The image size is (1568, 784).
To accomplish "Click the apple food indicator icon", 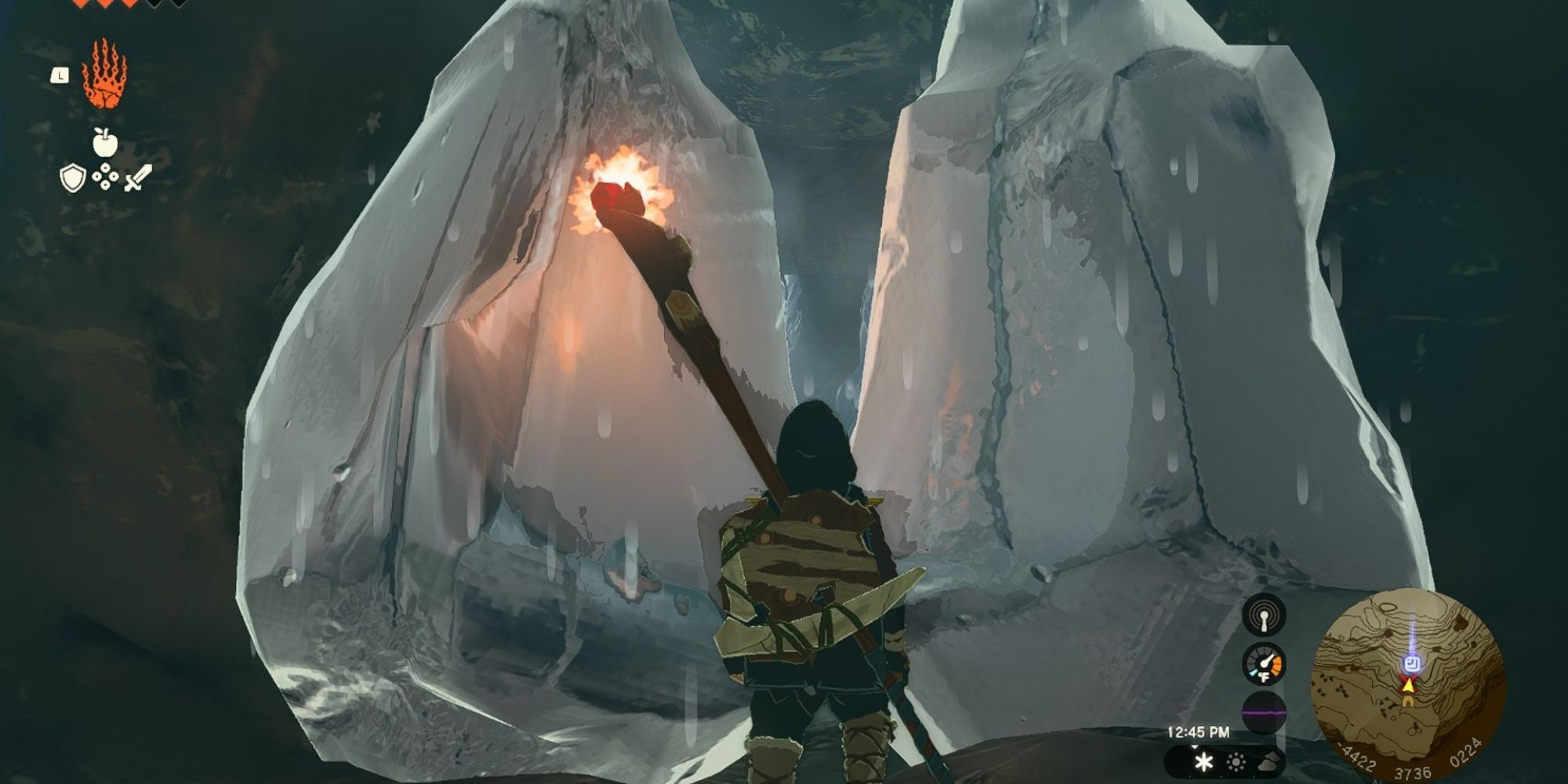I will [106, 141].
